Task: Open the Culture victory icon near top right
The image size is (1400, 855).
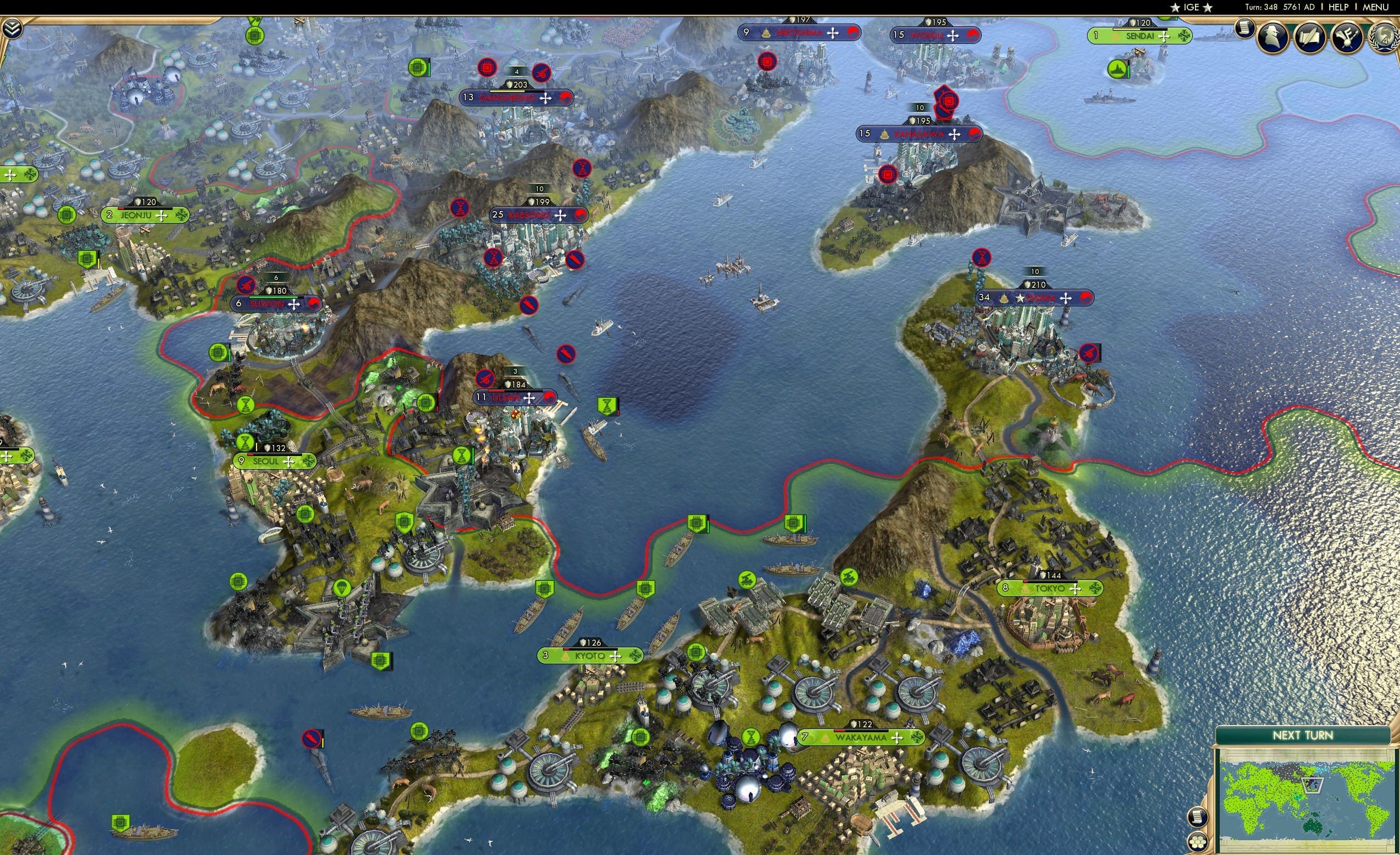Action: 1346,36
